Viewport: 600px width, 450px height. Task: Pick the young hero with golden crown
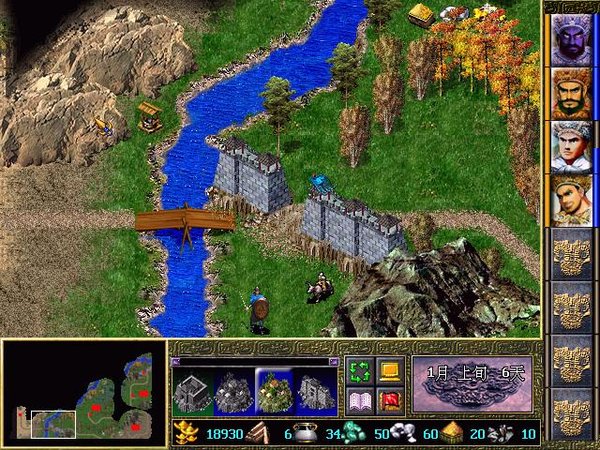(x=570, y=200)
